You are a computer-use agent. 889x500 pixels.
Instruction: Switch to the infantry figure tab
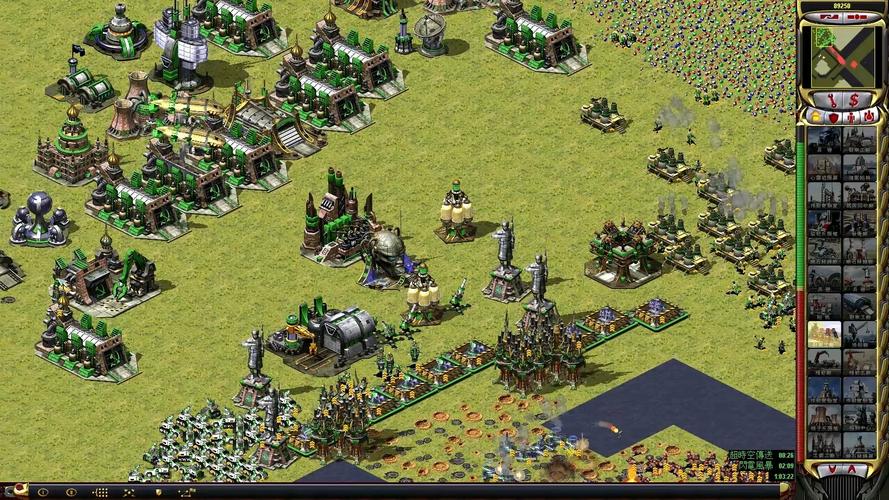coord(851,117)
